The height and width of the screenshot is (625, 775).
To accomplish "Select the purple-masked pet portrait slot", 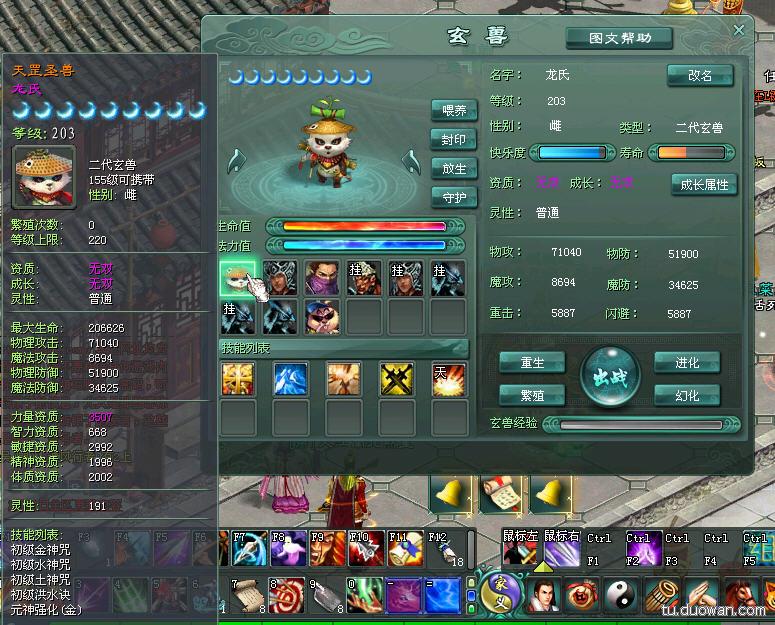I will 322,278.
